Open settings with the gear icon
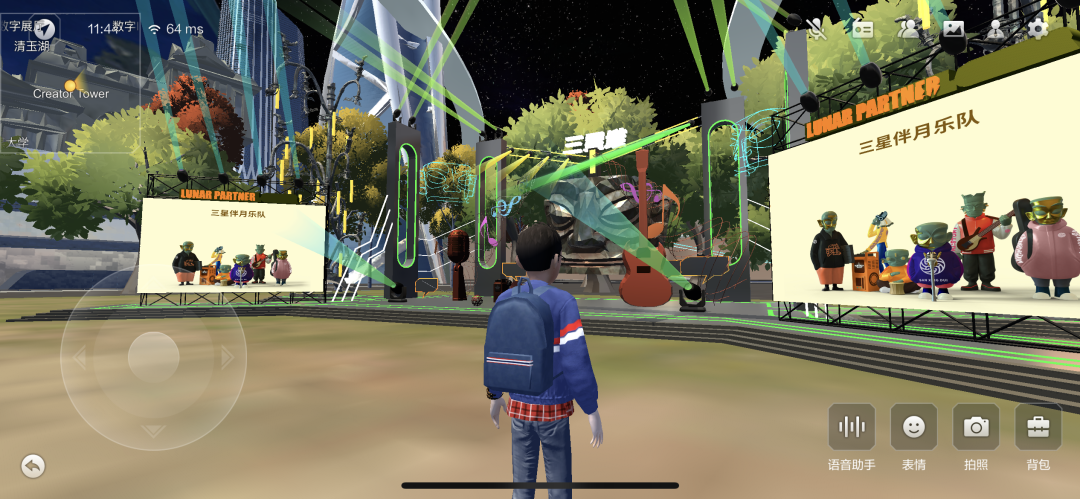Screen dimensions: 1080x499 (1038, 29)
